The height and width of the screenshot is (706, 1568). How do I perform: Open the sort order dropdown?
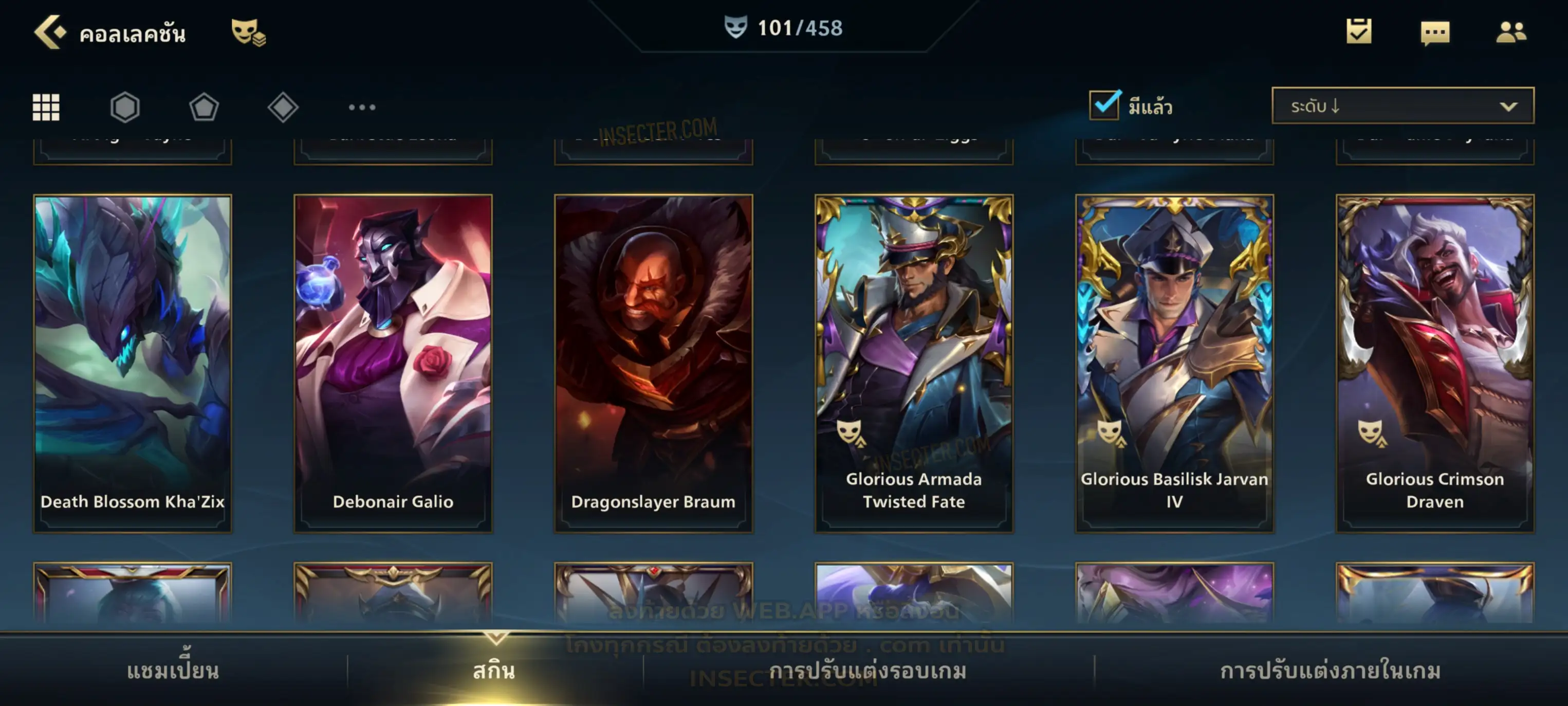(1402, 106)
